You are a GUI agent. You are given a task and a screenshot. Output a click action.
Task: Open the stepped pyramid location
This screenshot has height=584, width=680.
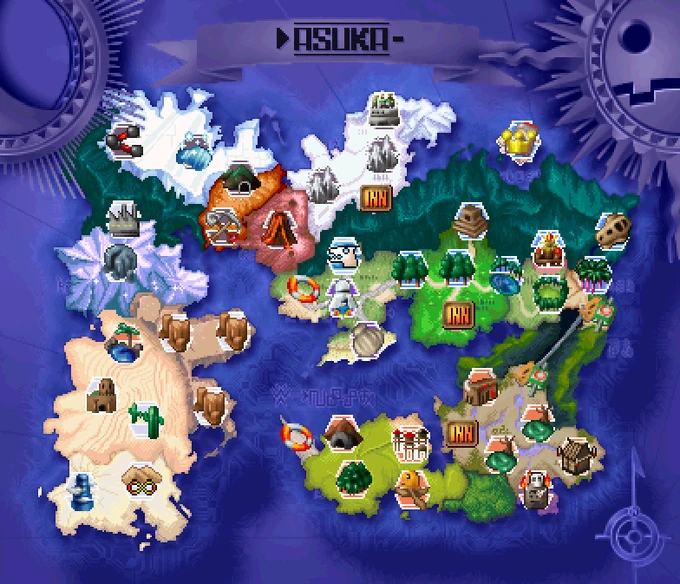pos(468,222)
